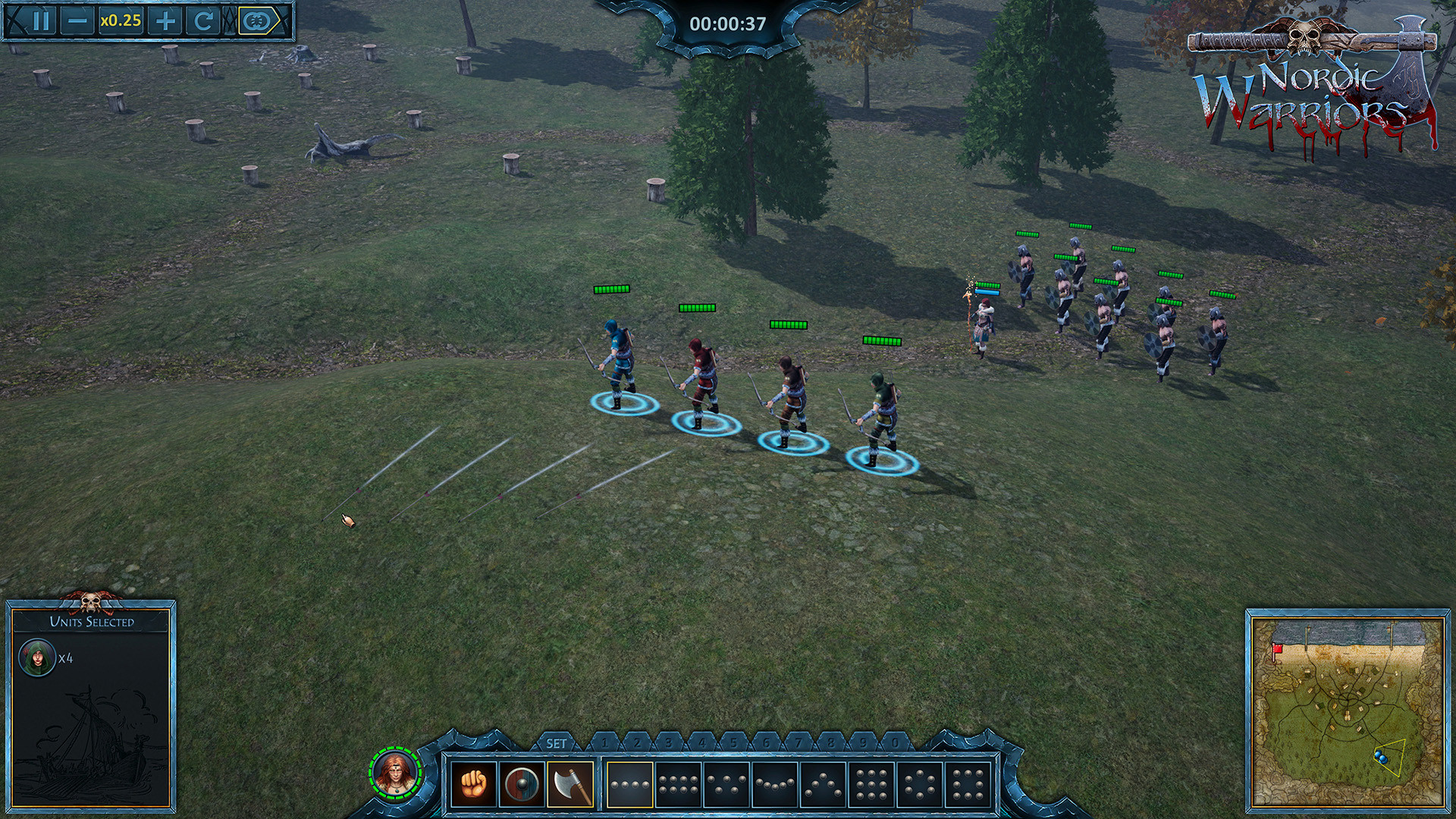Select the double row formation
The height and width of the screenshot is (819, 1456).
click(678, 784)
